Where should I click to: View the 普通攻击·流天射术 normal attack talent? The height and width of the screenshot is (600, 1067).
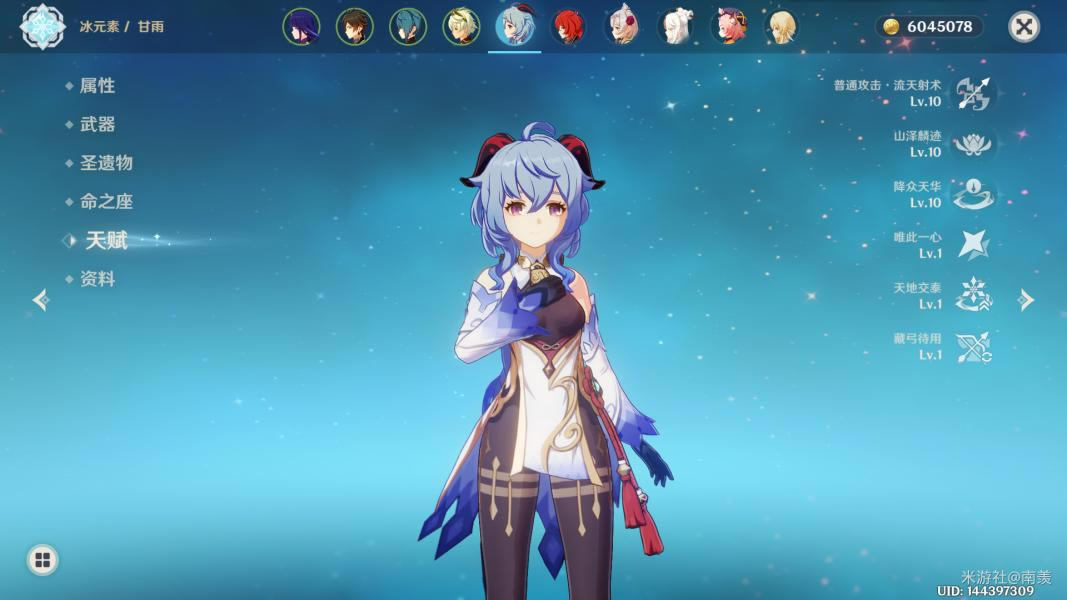[972, 93]
